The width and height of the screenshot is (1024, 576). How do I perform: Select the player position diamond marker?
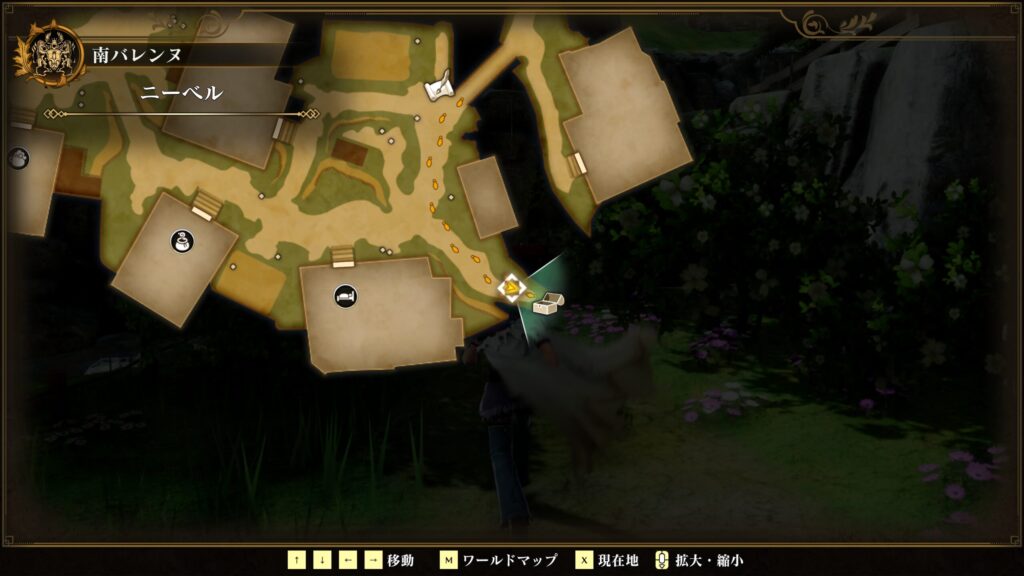pyautogui.click(x=512, y=289)
